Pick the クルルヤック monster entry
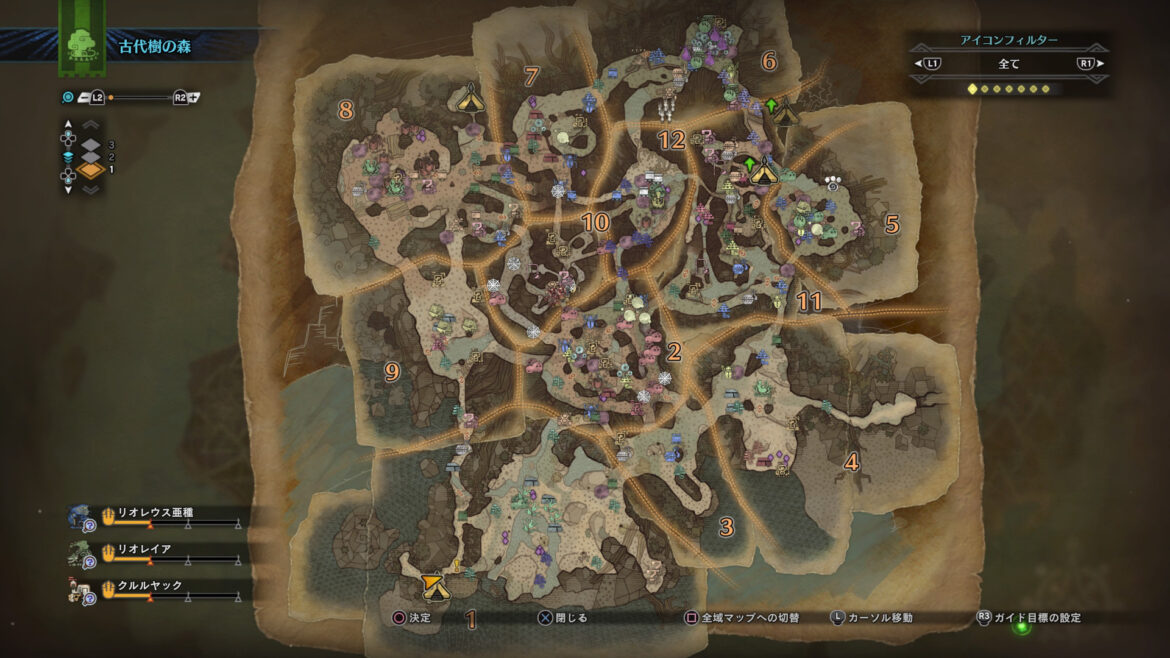The image size is (1170, 658). pos(150,586)
